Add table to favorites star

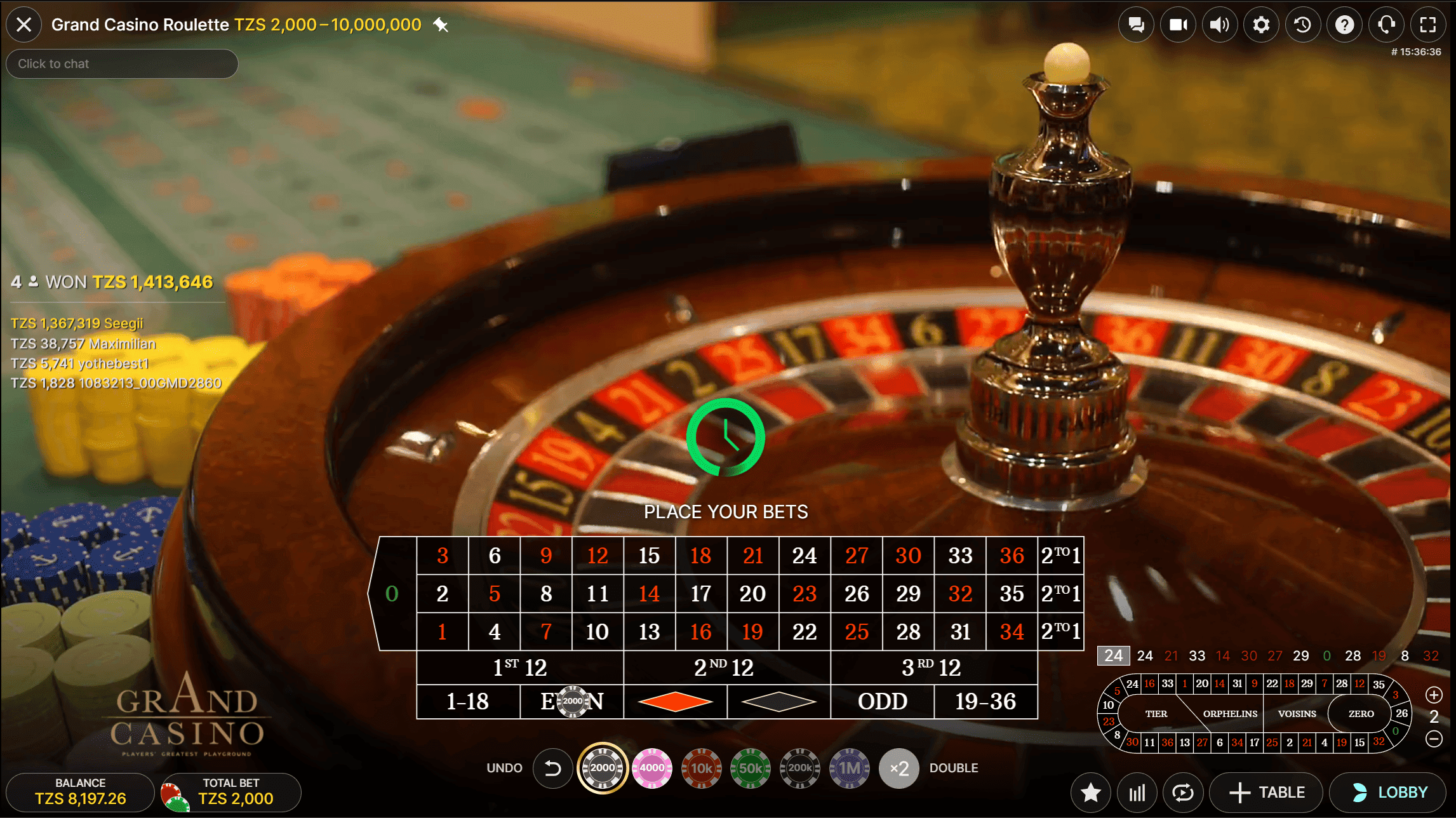click(x=1090, y=792)
